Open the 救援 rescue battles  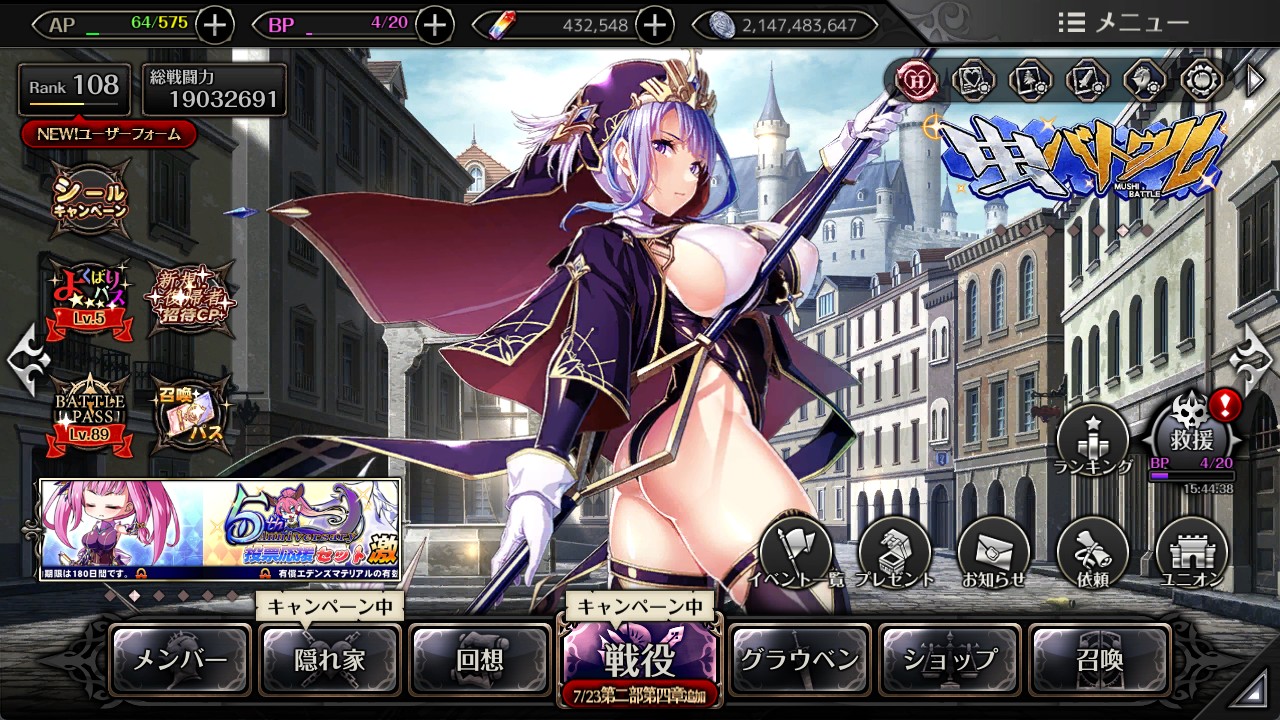pos(1195,436)
